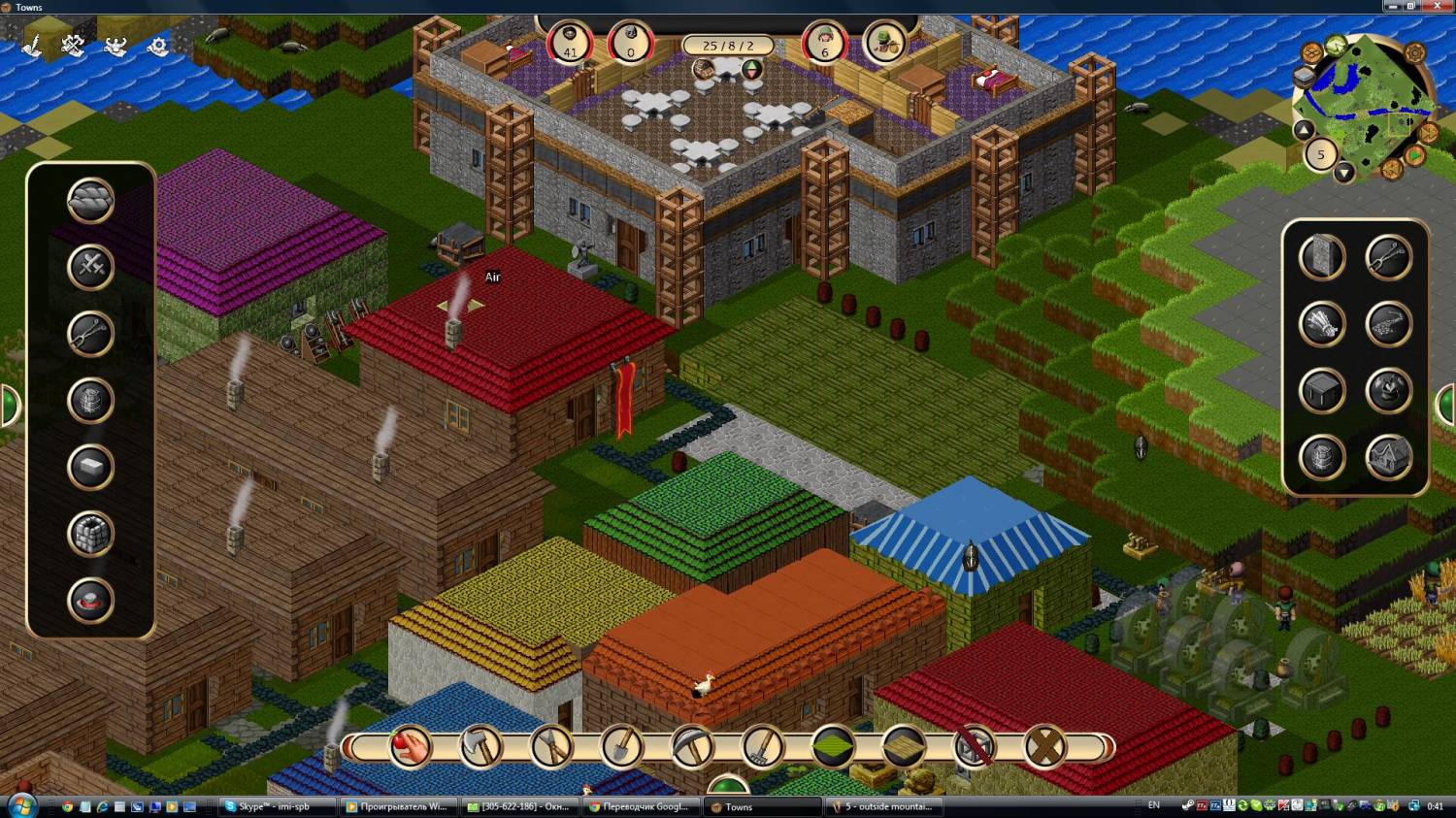Screen dimensions: 1456x818
Task: Select the hand-with-apple gather tool
Action: pyautogui.click(x=410, y=747)
